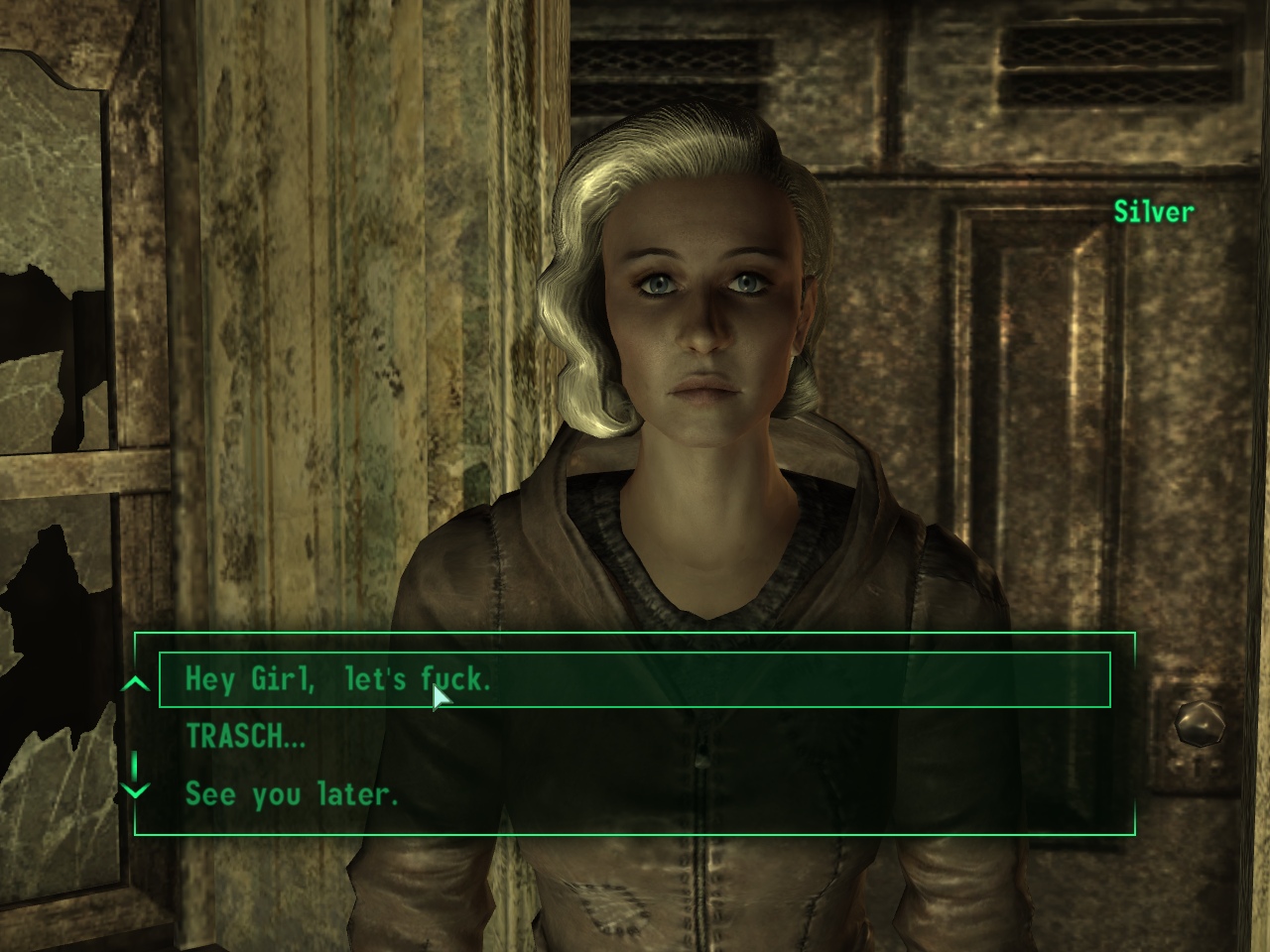Viewport: 1270px width, 952px height.
Task: Click the up chevron to scroll dialogue options
Action: tap(134, 682)
